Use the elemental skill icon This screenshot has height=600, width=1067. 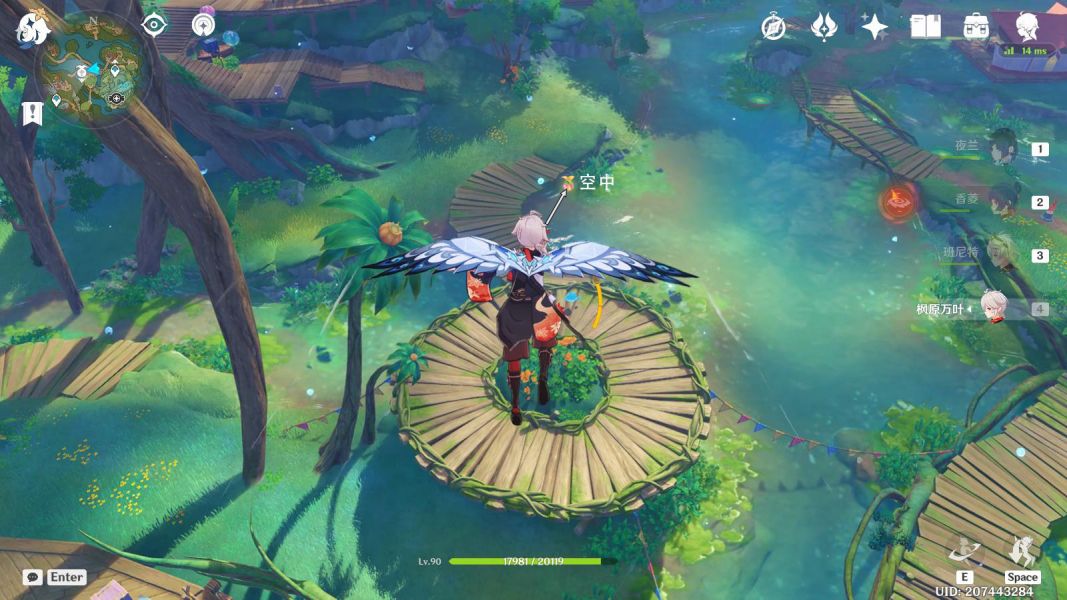click(965, 552)
